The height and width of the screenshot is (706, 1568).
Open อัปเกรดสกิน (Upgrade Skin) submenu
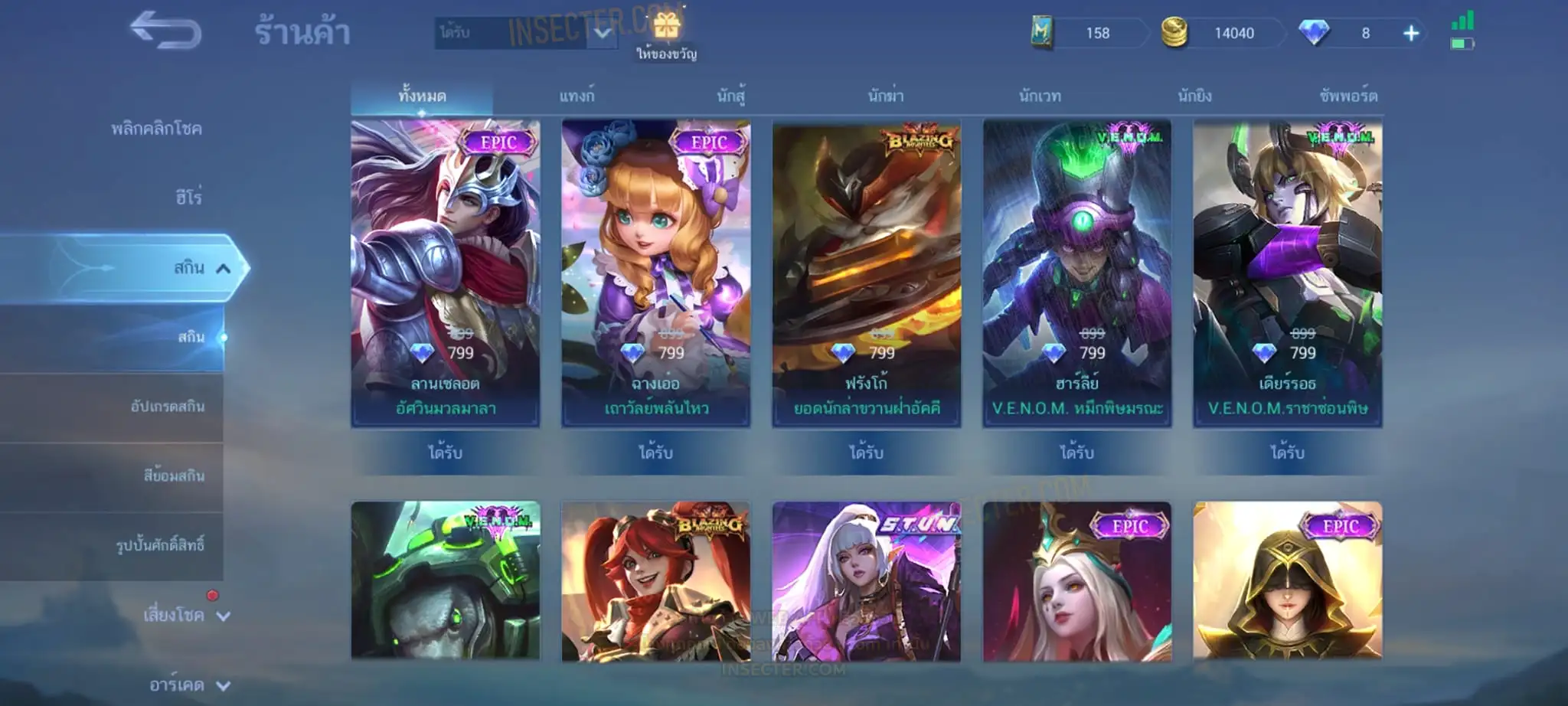(x=167, y=407)
